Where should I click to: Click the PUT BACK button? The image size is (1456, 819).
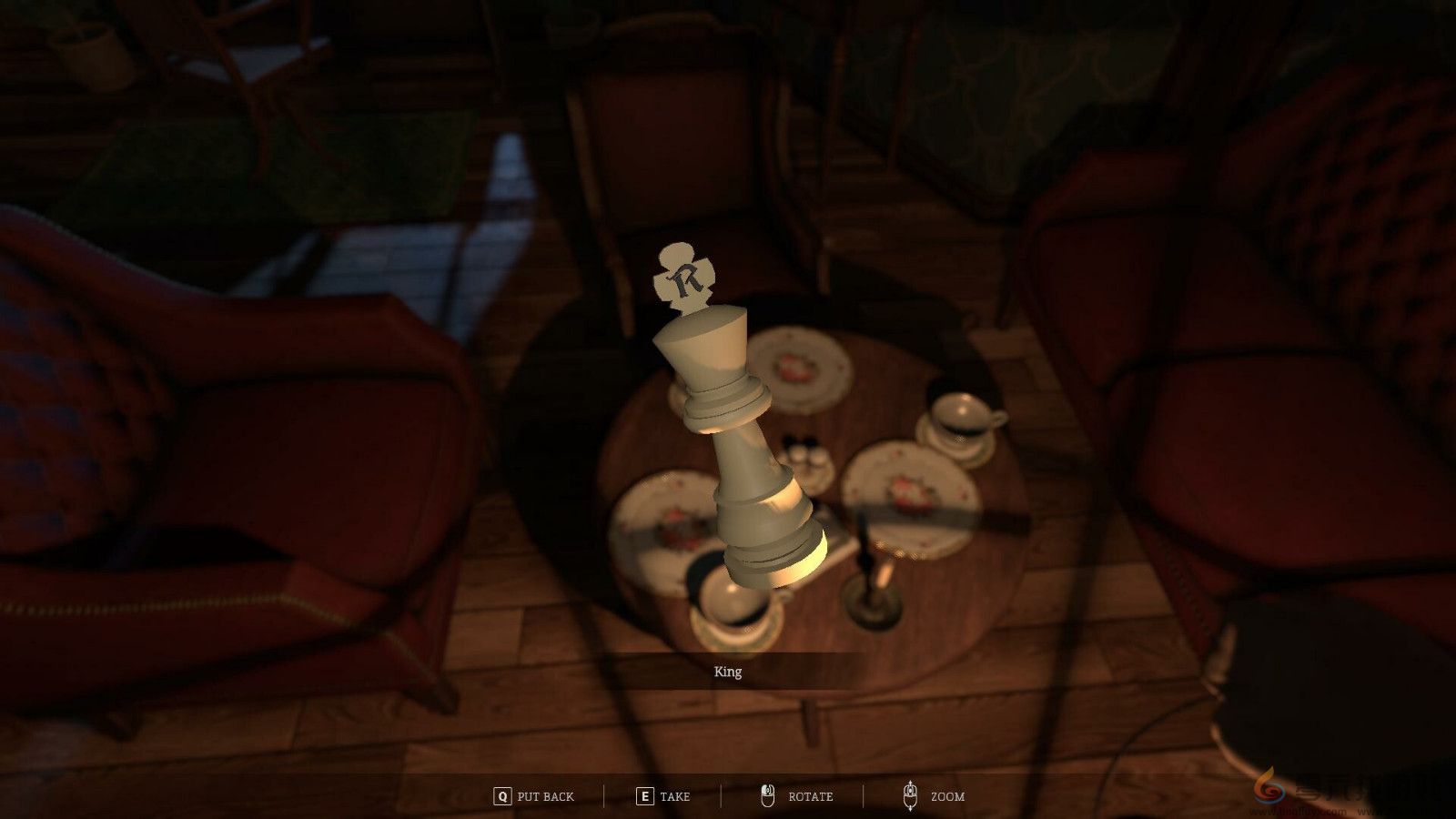(x=541, y=795)
